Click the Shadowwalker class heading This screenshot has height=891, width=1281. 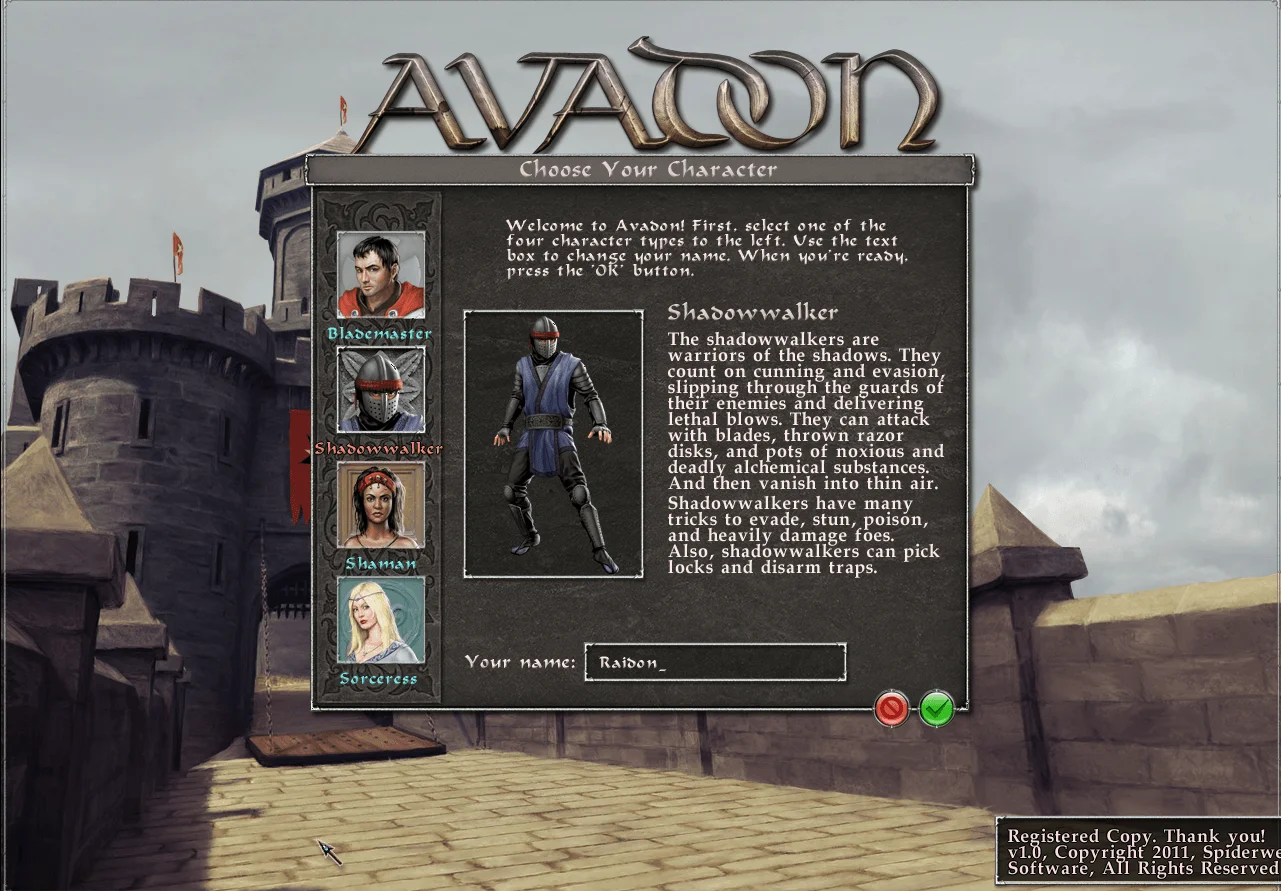point(752,312)
